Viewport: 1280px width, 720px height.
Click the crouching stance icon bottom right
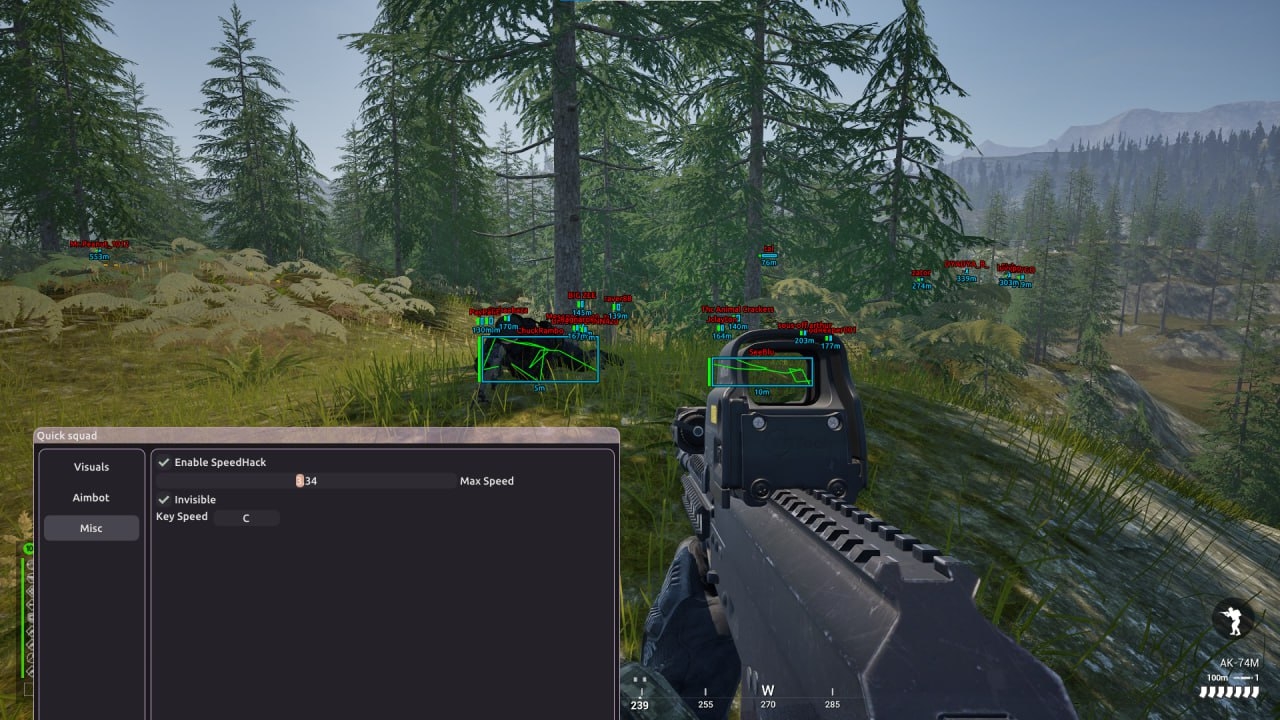[x=1232, y=620]
